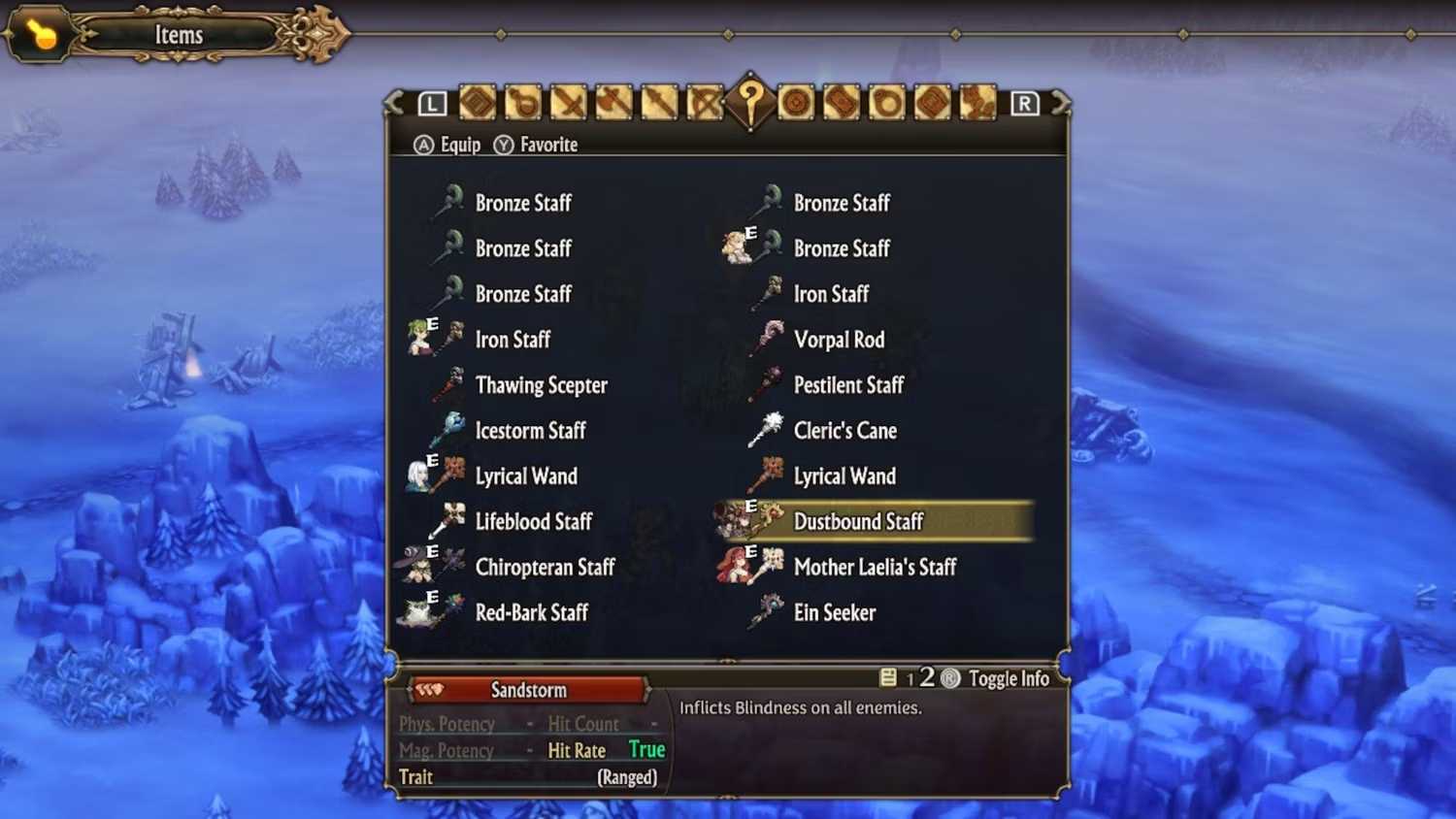Select the Icestorm Staff icon
This screenshot has width=1456, height=819.
pyautogui.click(x=448, y=430)
